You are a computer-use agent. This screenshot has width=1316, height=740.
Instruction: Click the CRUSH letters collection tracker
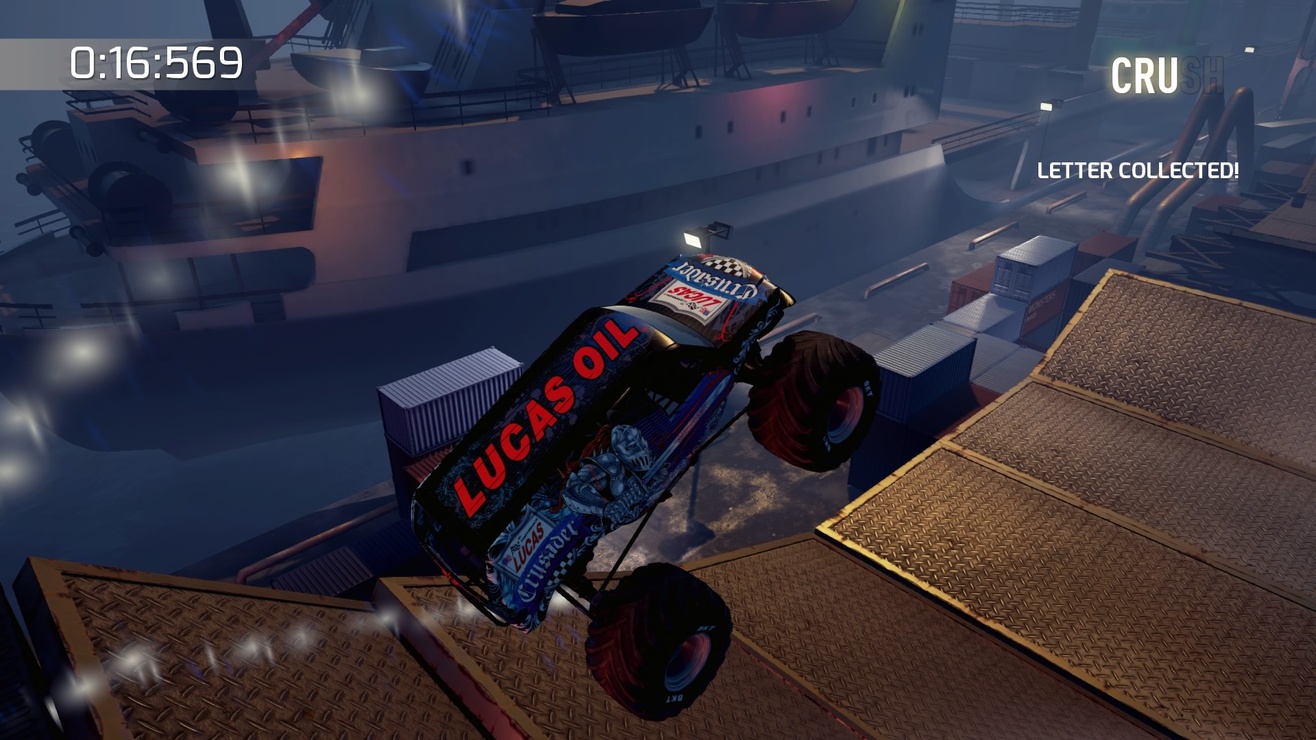pos(1166,76)
